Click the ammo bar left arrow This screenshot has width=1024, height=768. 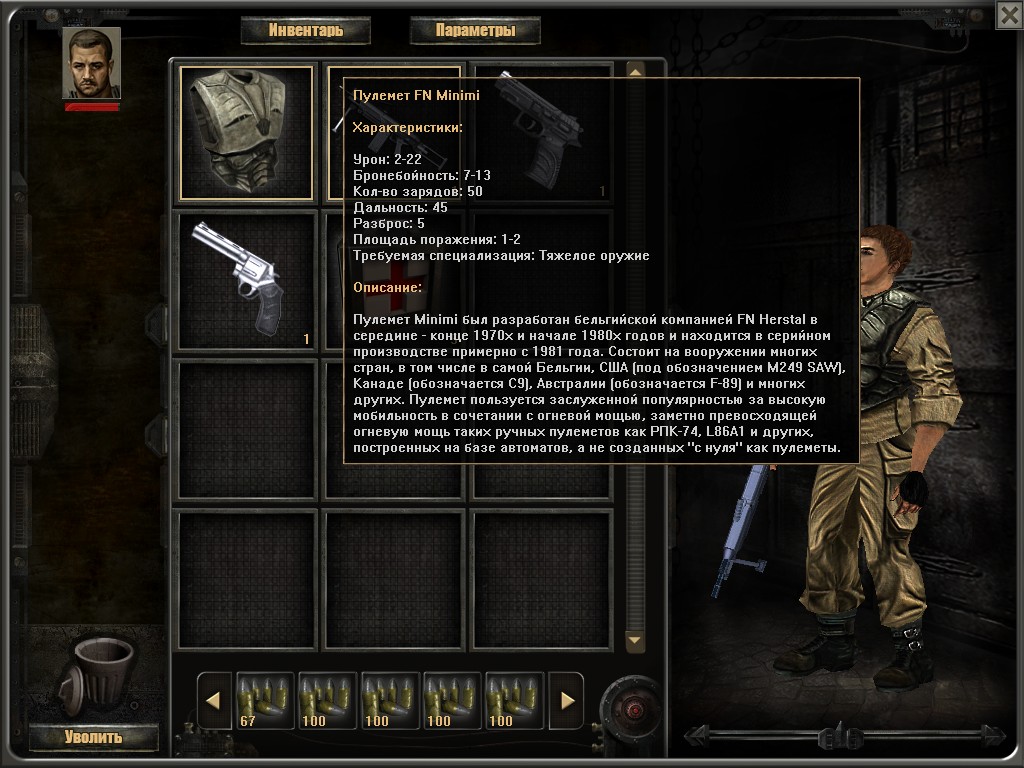pos(212,700)
